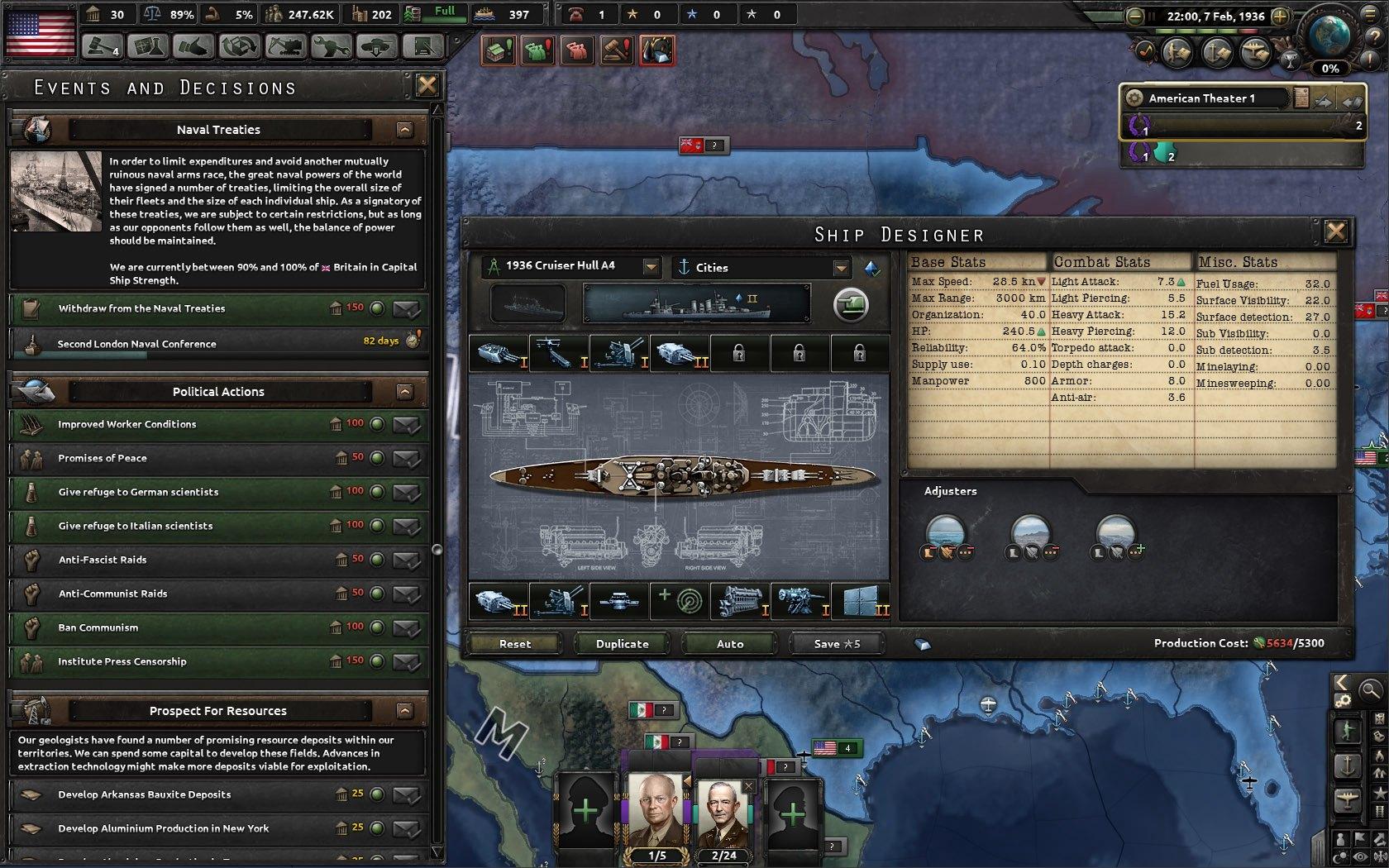Select the anti-air gun module slot

pyautogui.click(x=618, y=353)
